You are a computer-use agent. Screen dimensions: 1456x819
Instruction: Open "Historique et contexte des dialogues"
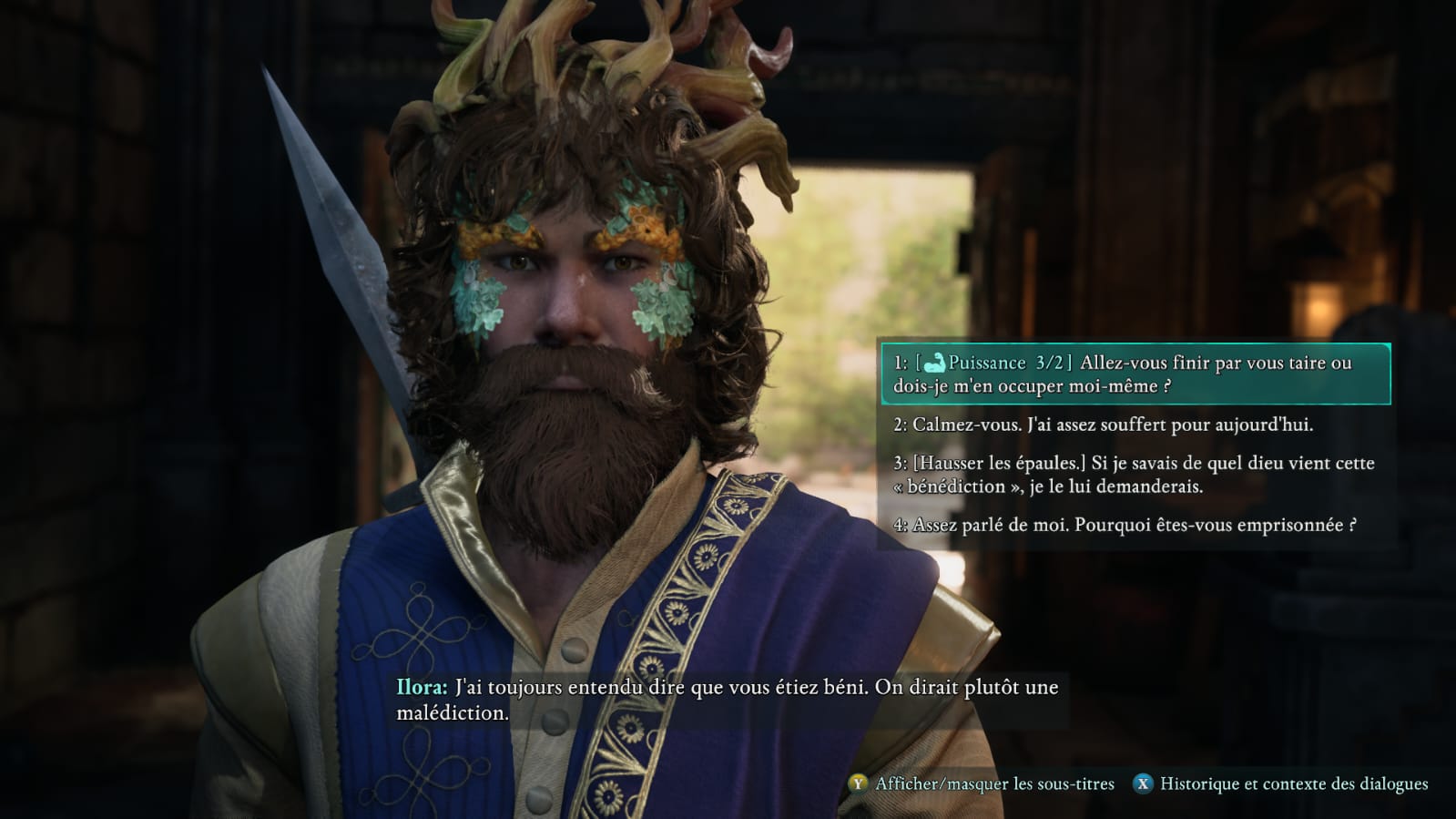[x=1280, y=784]
